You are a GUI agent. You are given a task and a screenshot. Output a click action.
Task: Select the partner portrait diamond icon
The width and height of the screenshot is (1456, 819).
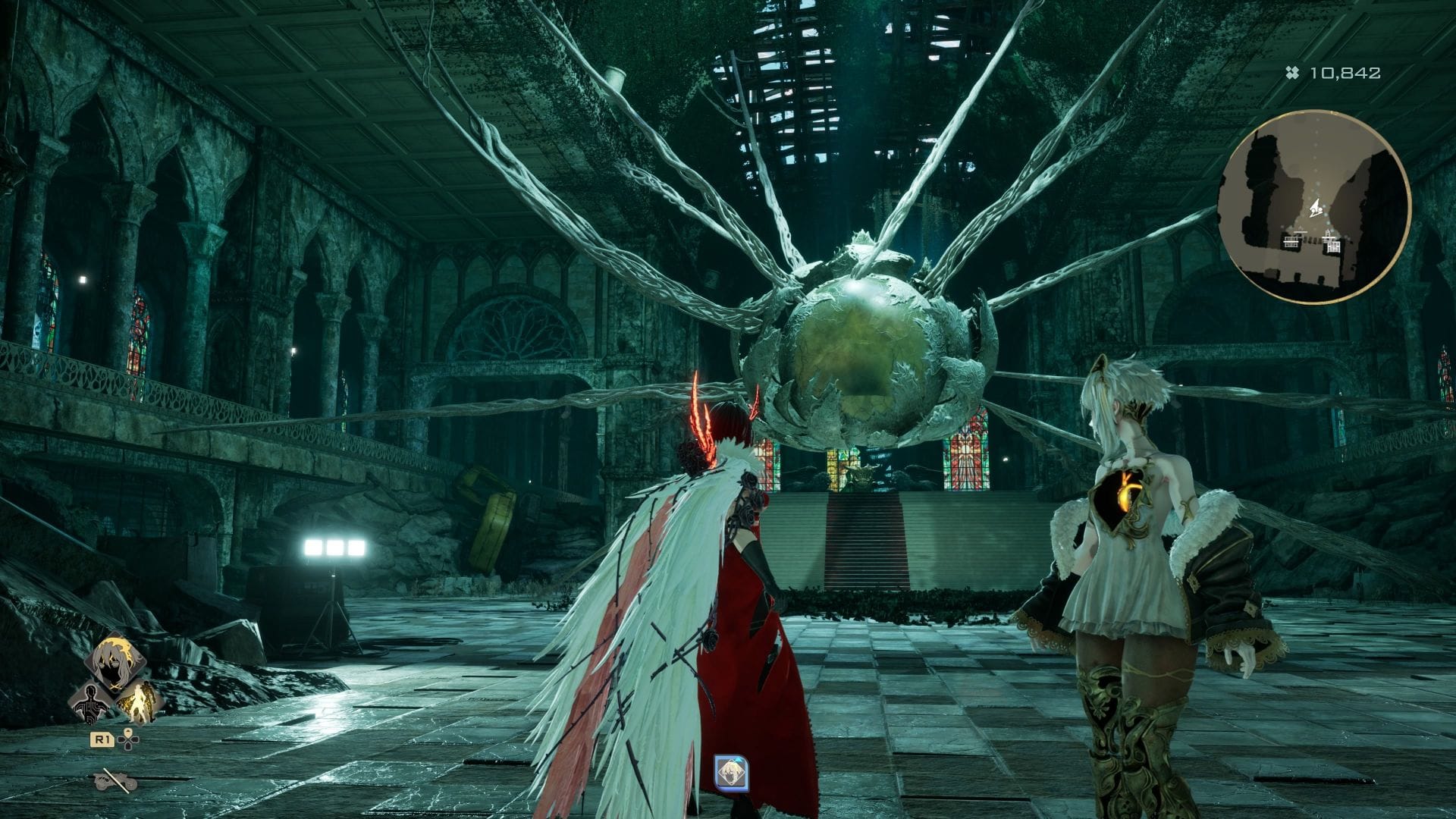tap(115, 667)
